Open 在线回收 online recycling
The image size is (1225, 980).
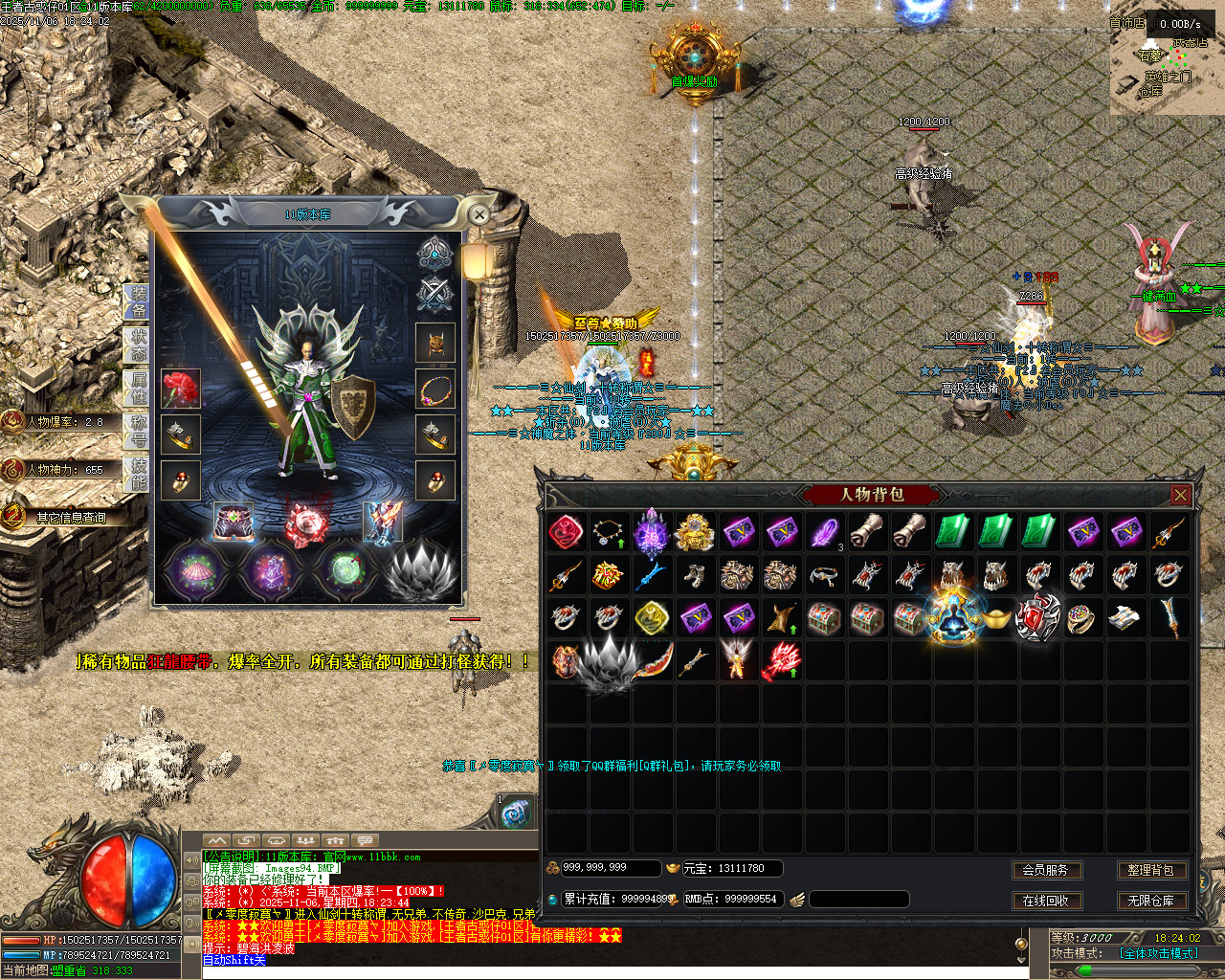tap(1045, 901)
